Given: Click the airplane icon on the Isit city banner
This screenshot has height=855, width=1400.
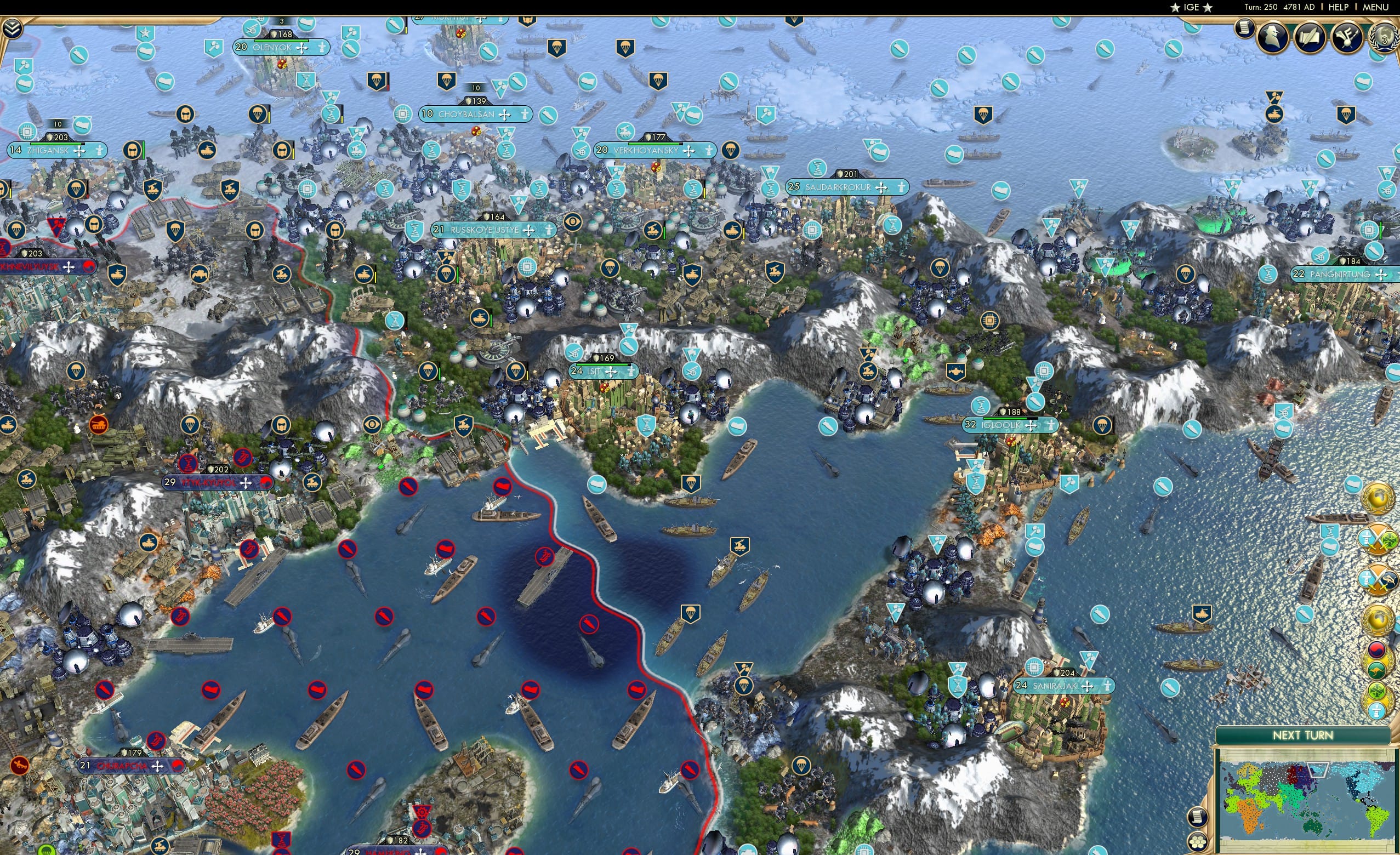Looking at the screenshot, I should 611,372.
